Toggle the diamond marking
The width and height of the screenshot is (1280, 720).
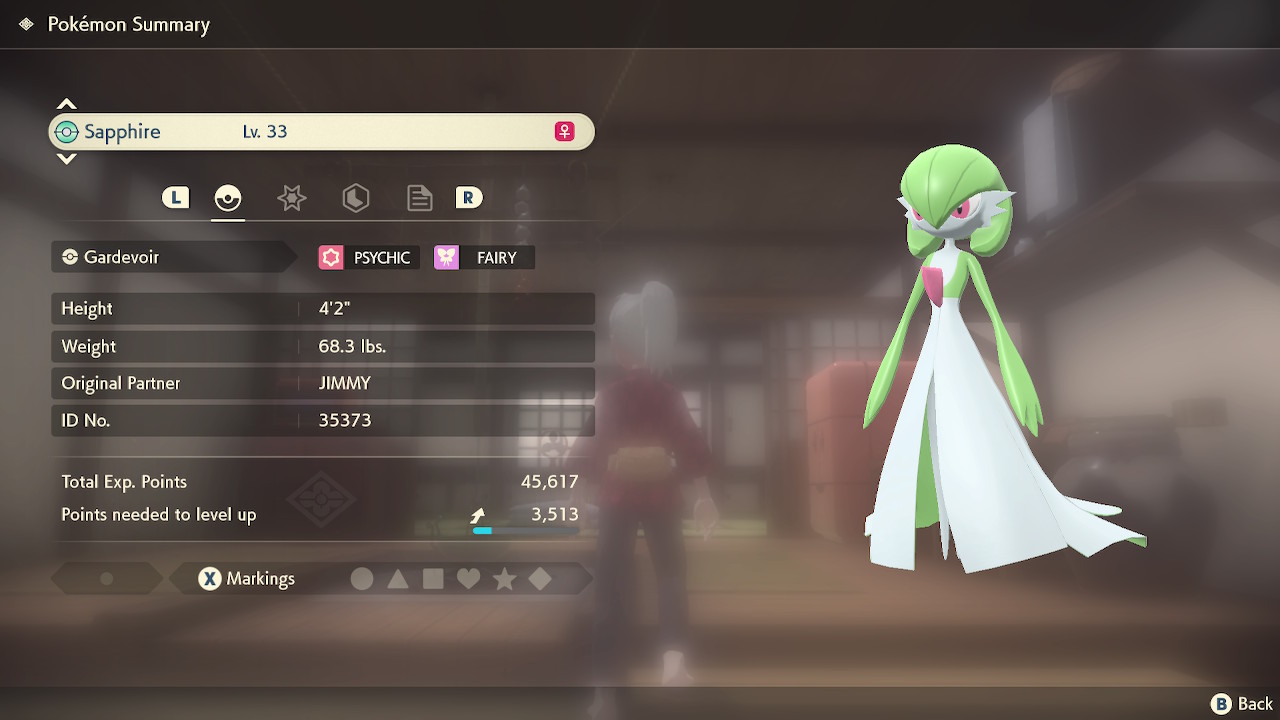pyautogui.click(x=539, y=579)
